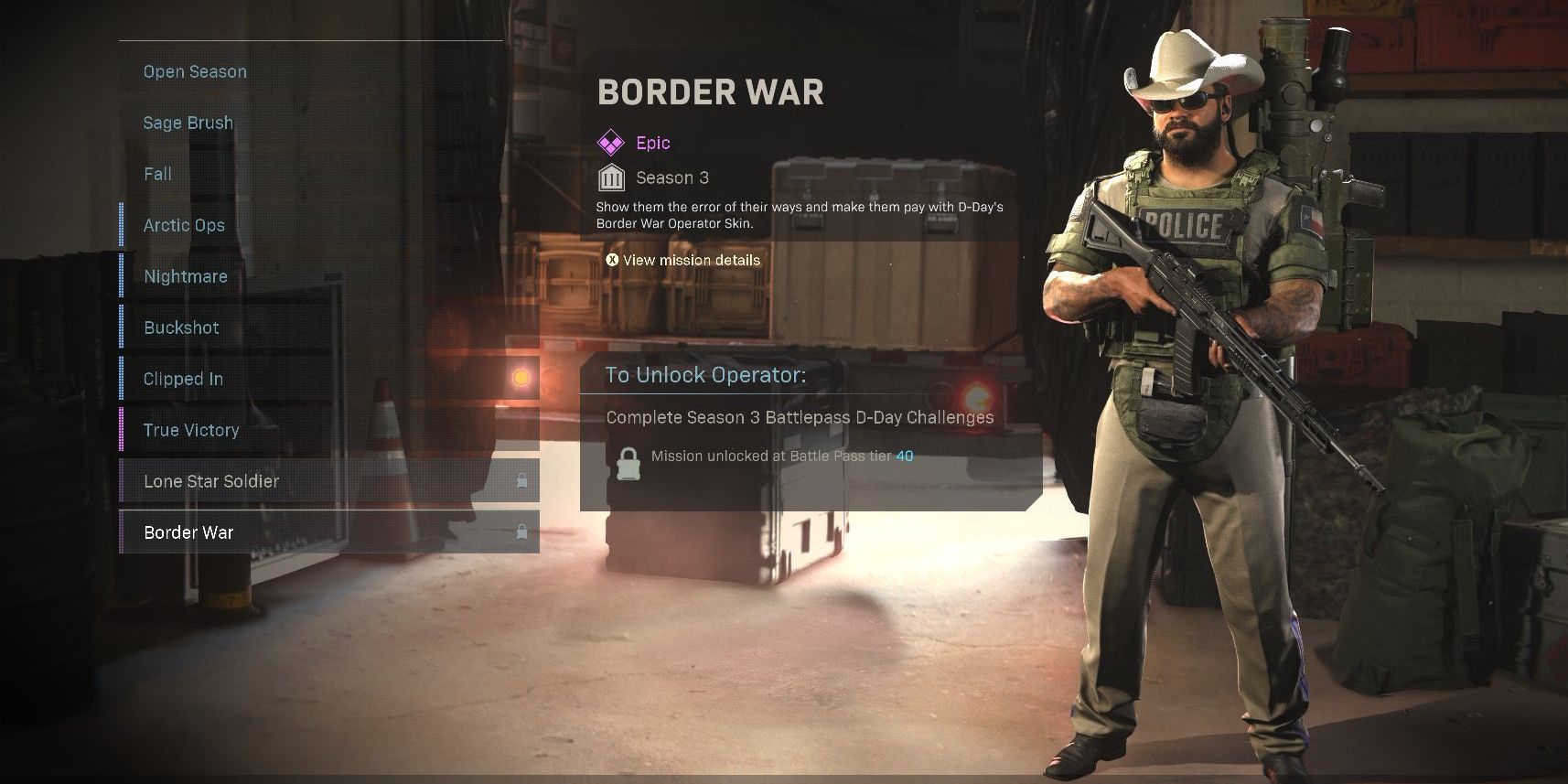This screenshot has height=784, width=1568.
Task: Open the Clipped In mission
Action: (181, 378)
